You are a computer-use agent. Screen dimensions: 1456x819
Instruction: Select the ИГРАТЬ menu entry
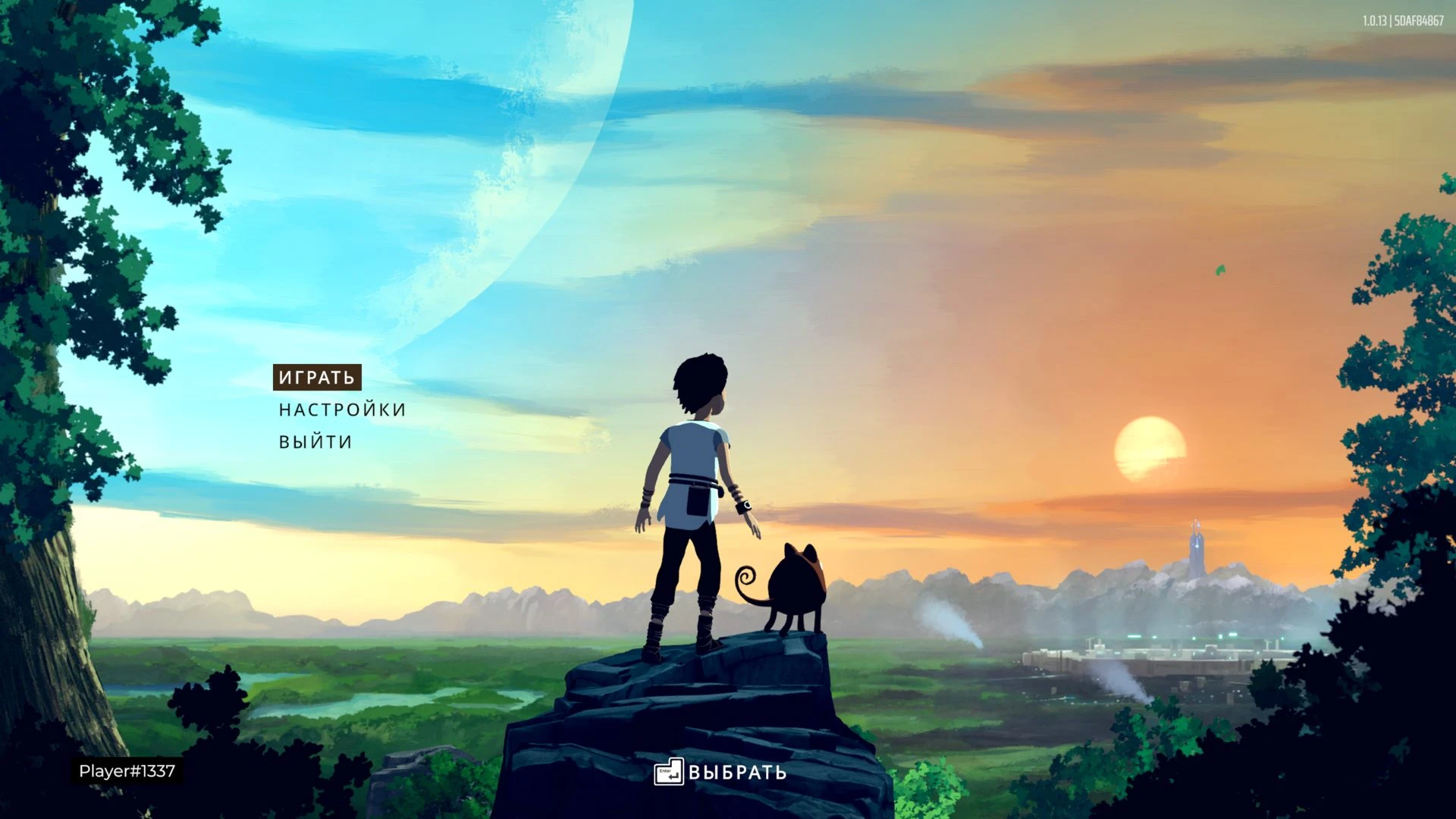pos(317,378)
